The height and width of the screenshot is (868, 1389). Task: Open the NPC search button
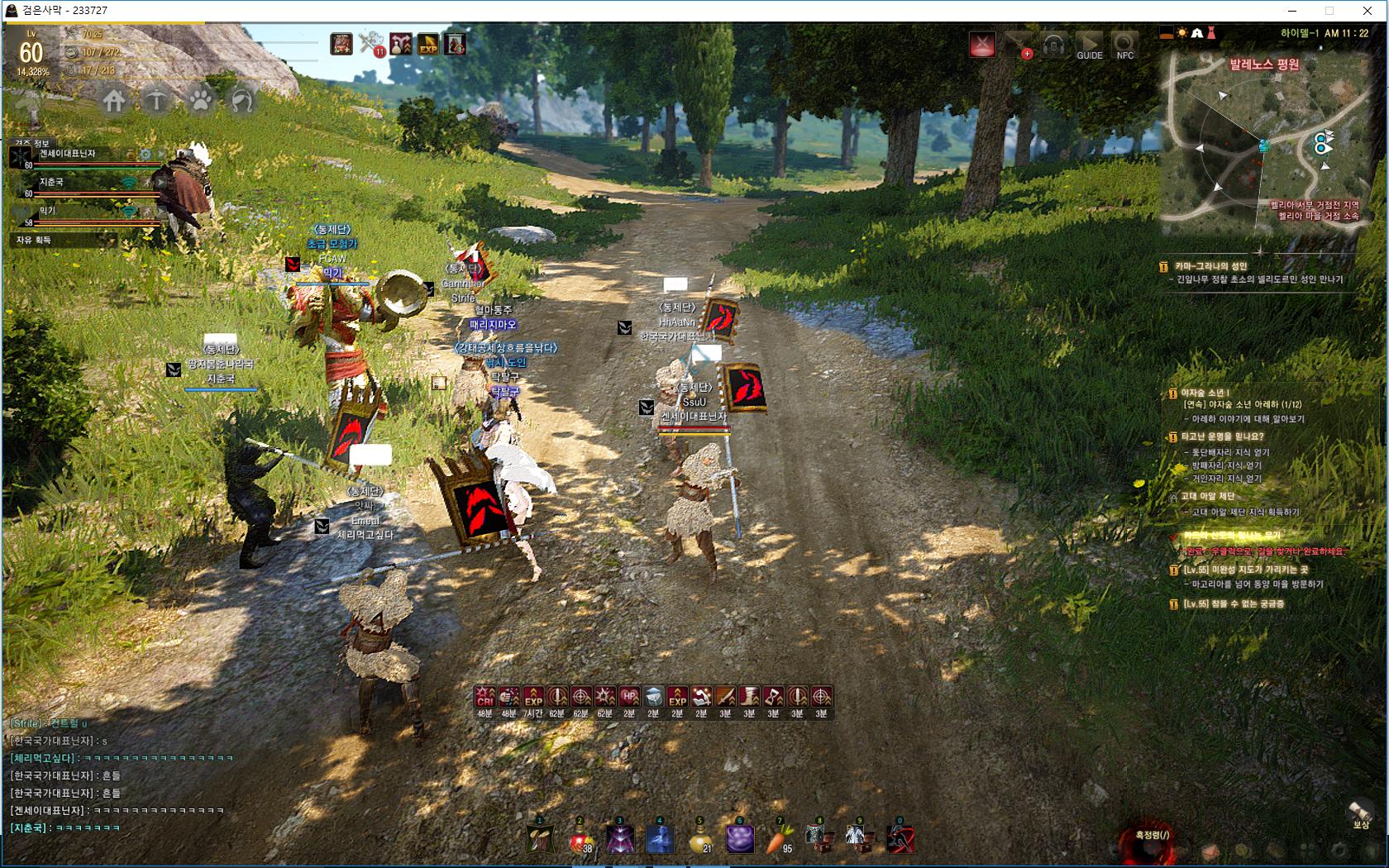coord(1124,45)
